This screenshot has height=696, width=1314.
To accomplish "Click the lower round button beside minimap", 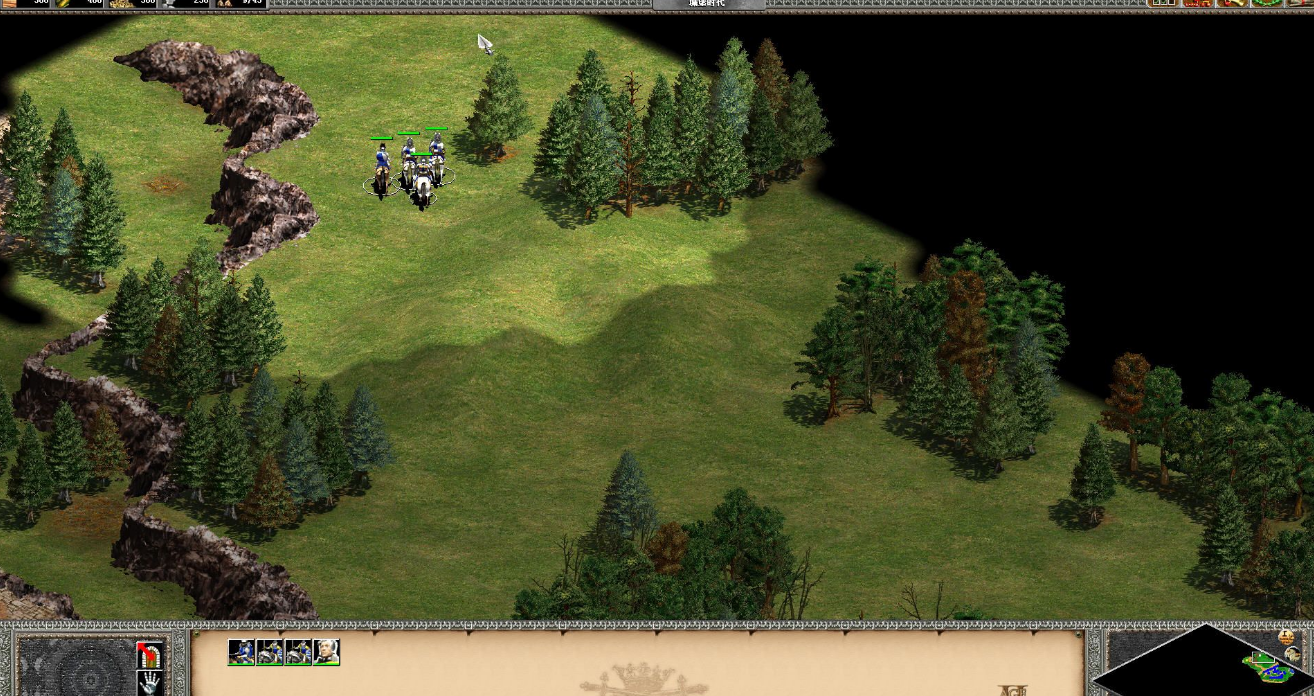I will click(1292, 654).
